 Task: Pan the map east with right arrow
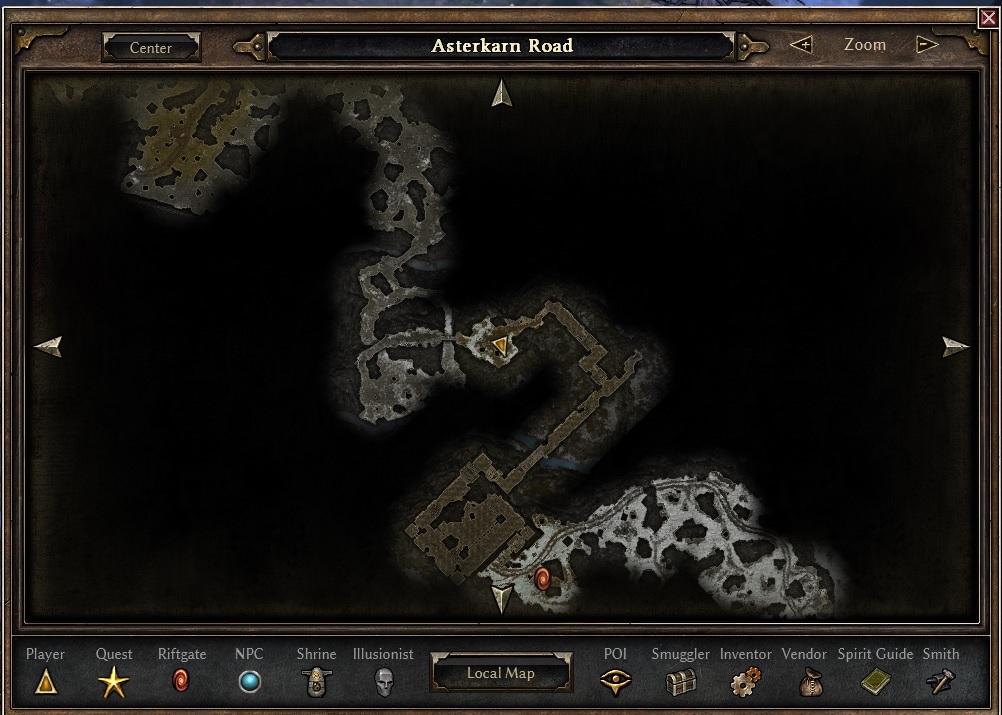click(x=956, y=346)
